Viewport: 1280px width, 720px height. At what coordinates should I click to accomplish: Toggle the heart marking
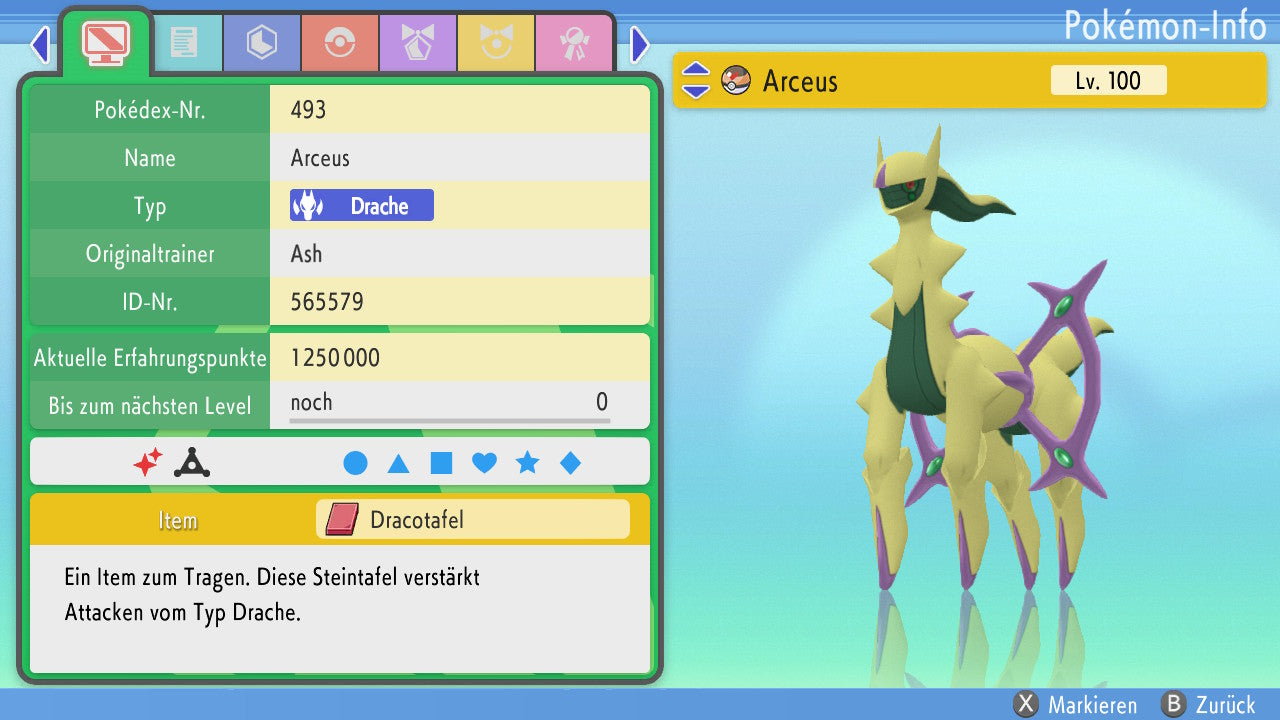click(484, 463)
